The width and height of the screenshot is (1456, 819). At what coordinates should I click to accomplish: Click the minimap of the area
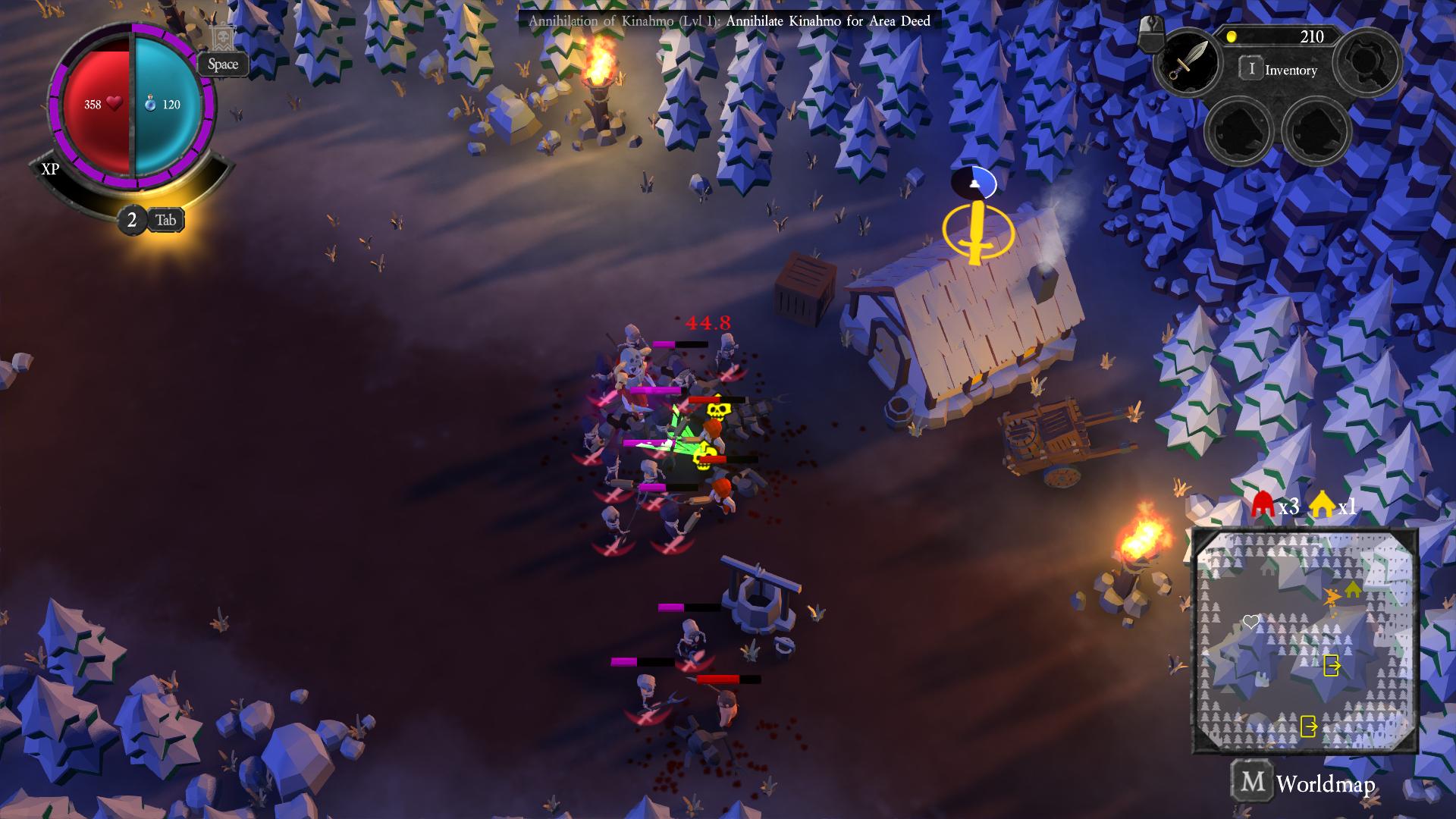click(1305, 641)
